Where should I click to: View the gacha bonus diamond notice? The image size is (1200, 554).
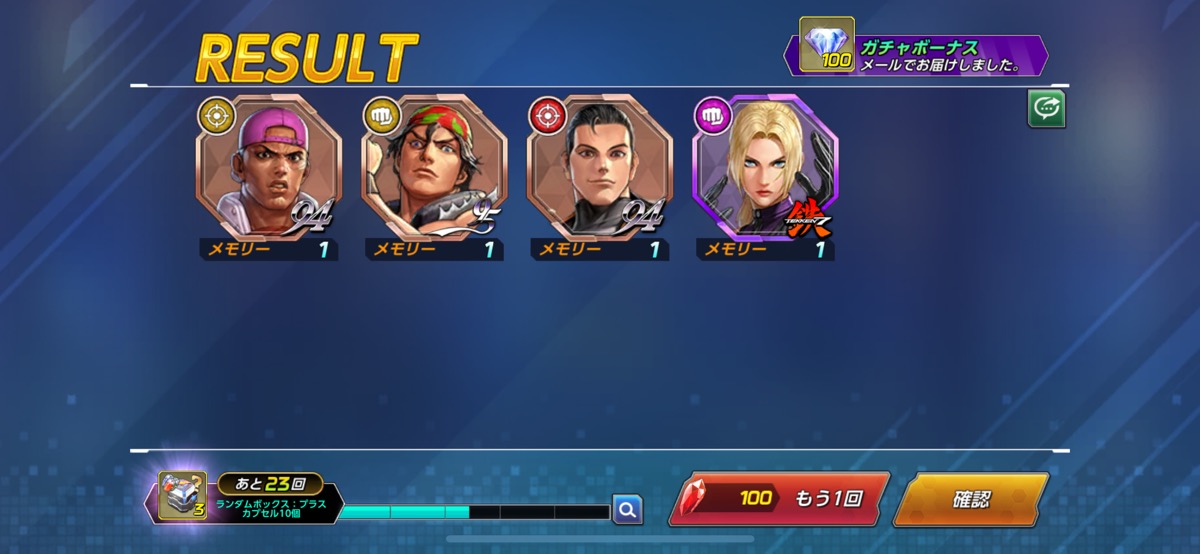pyautogui.click(x=916, y=56)
